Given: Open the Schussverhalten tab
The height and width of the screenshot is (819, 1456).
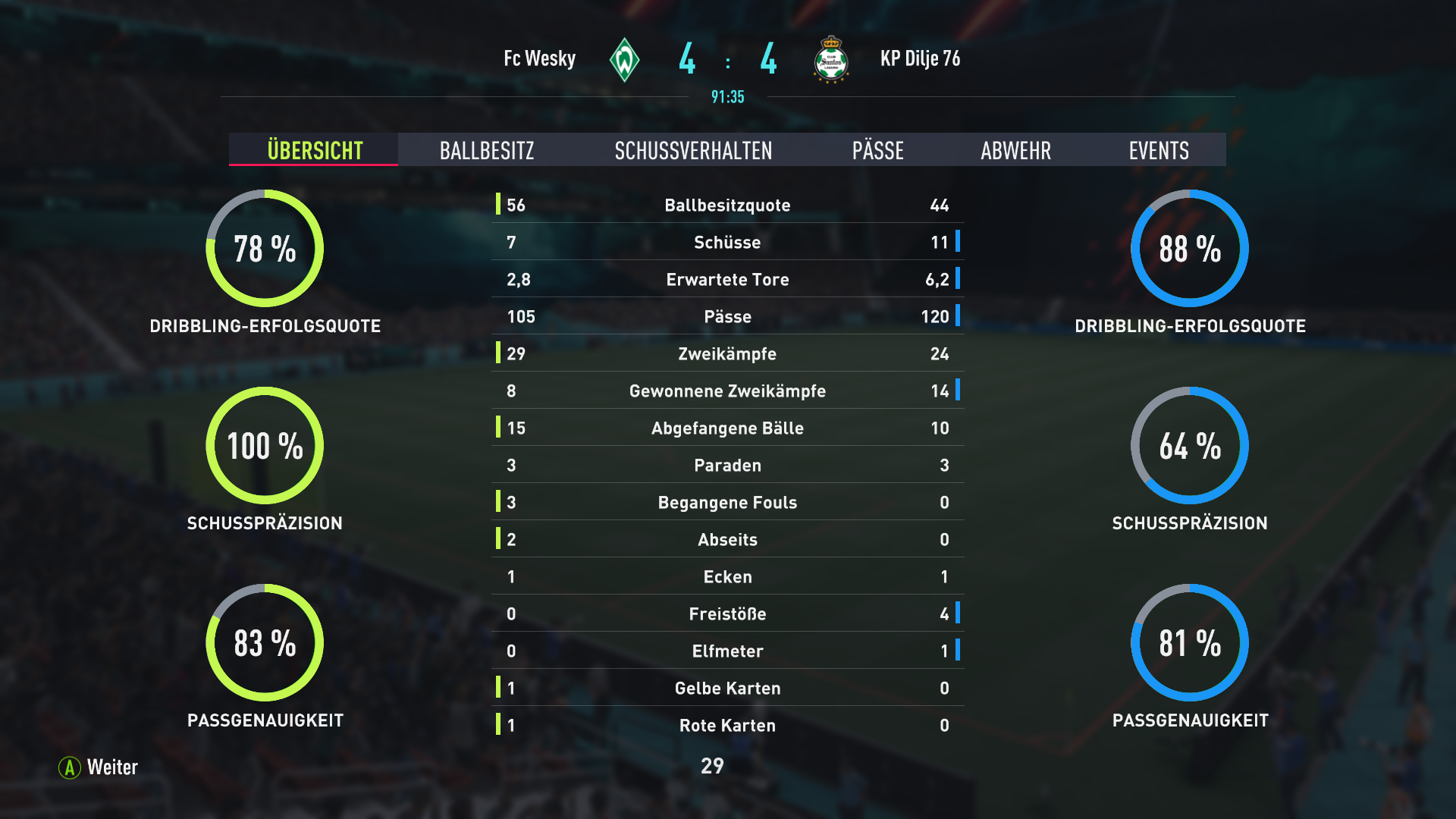Looking at the screenshot, I should [693, 150].
